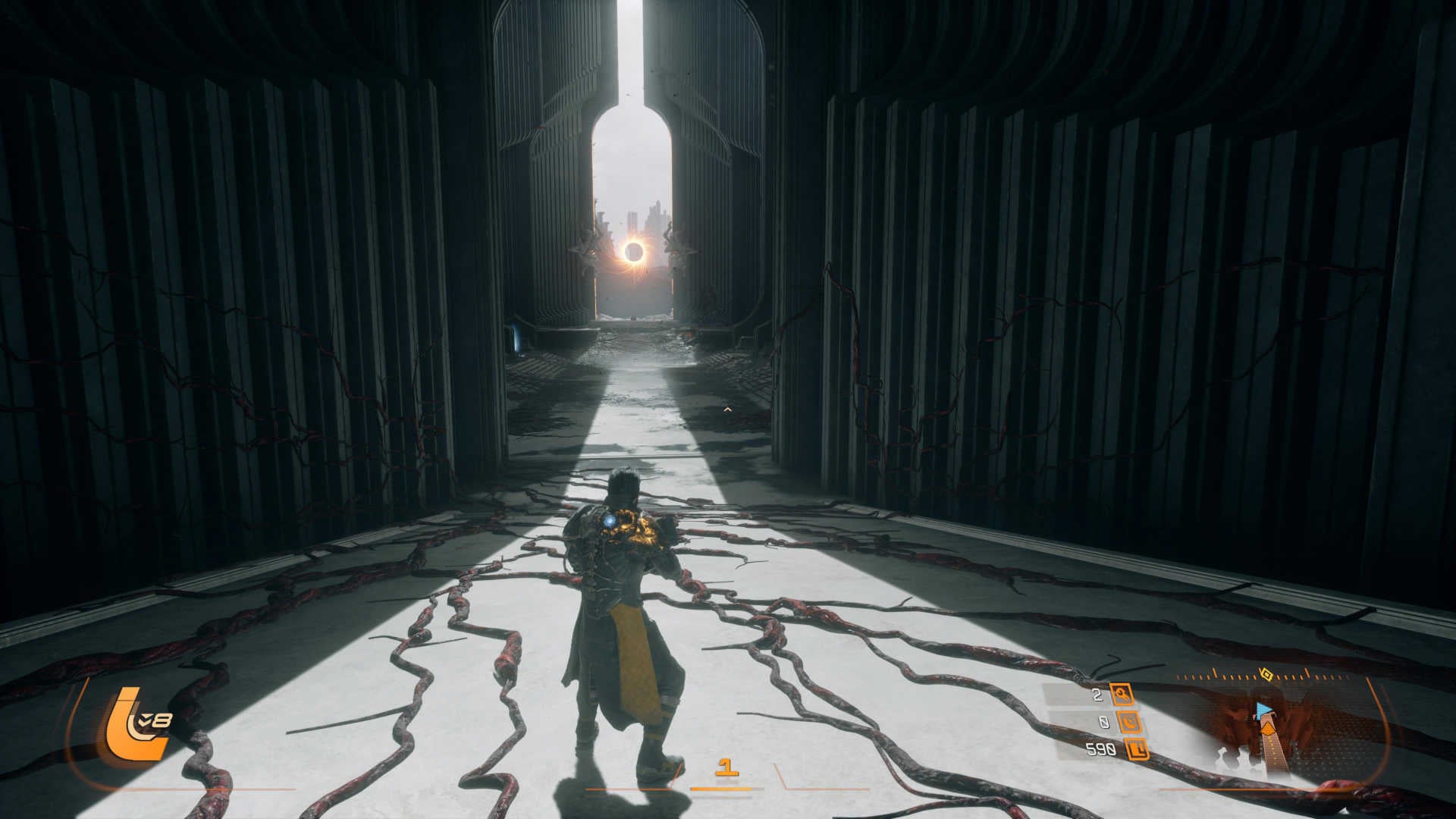Click the key item icon
The image size is (1456, 819).
click(1121, 694)
